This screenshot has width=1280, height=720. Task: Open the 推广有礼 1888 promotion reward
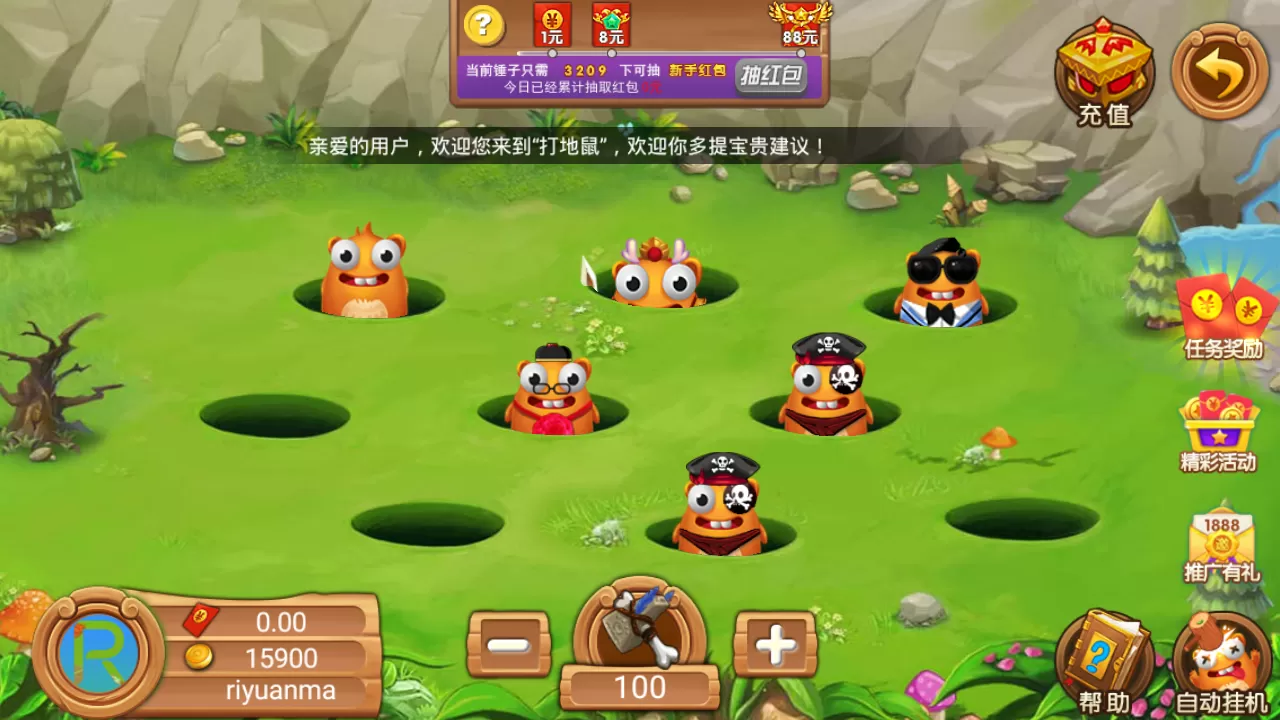pos(1222,545)
